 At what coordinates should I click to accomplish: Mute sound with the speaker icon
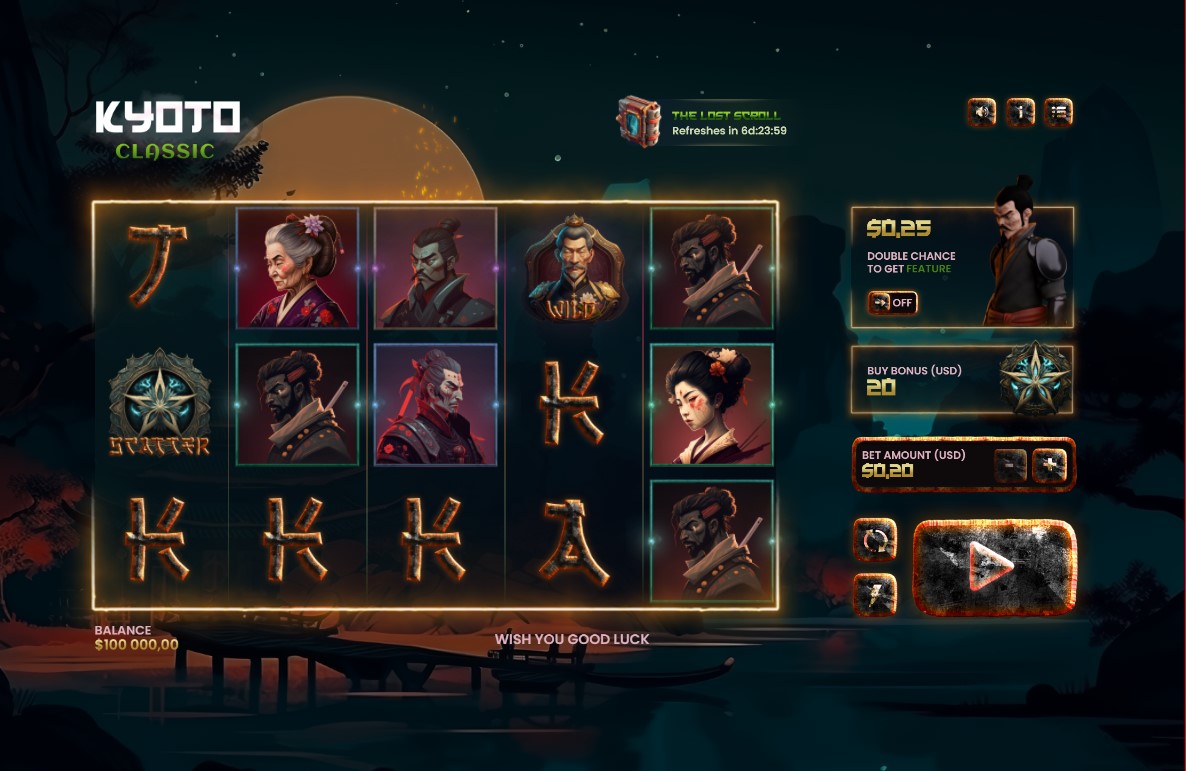point(983,112)
